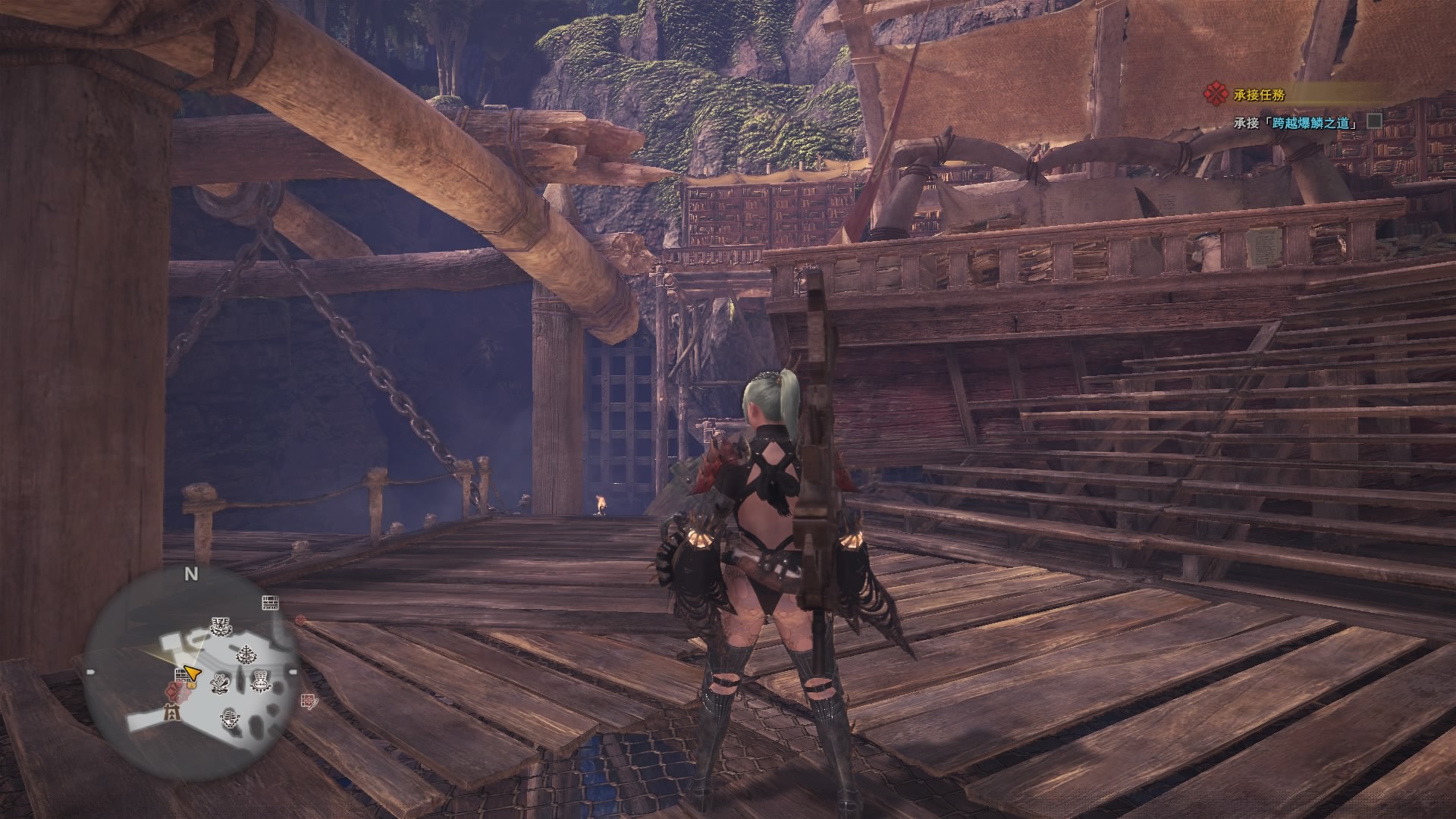This screenshot has width=1456, height=819.
Task: Click the orange player arrow on minimap
Action: pyautogui.click(x=192, y=673)
